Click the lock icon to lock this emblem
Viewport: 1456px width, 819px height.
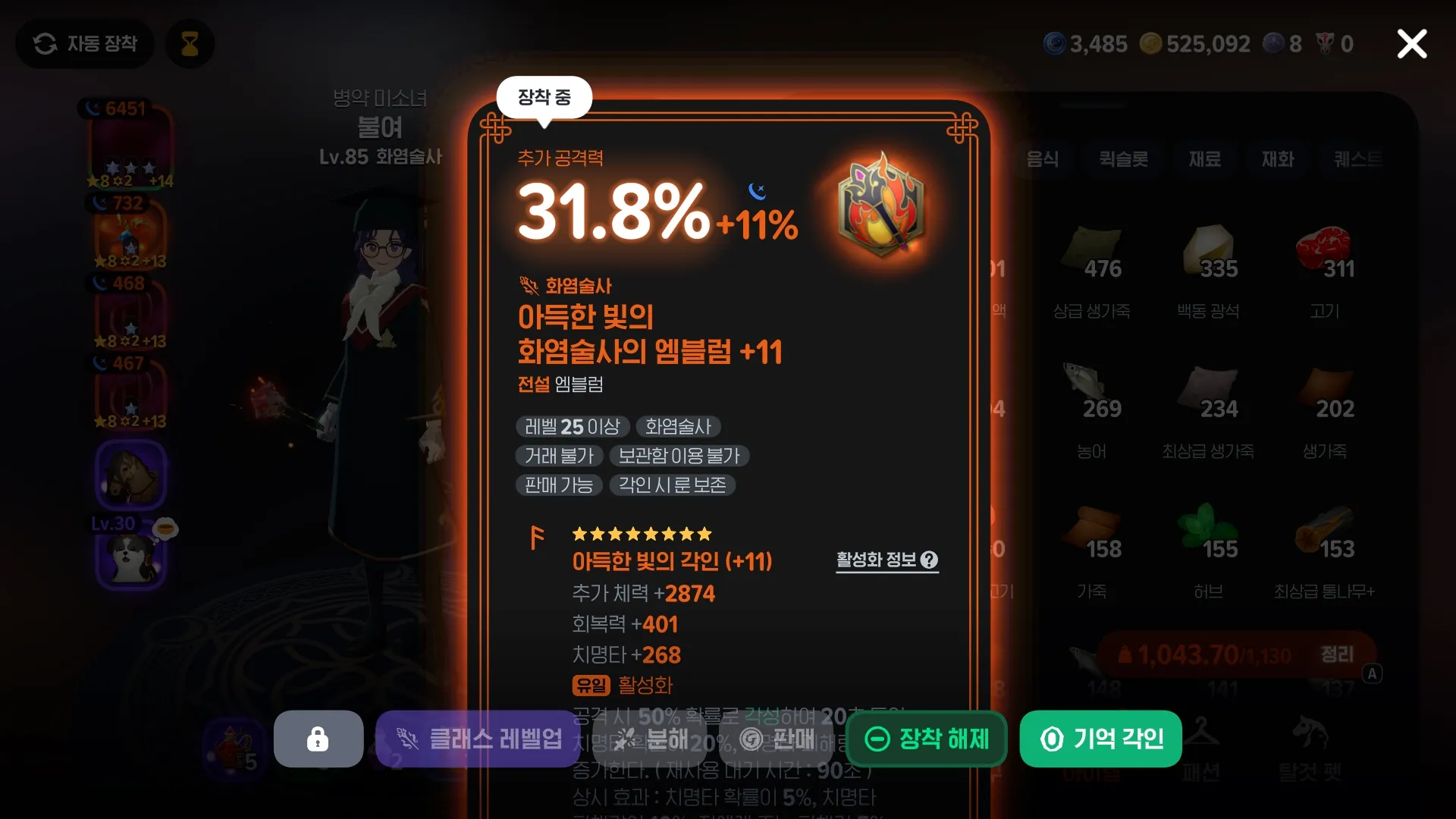point(318,739)
